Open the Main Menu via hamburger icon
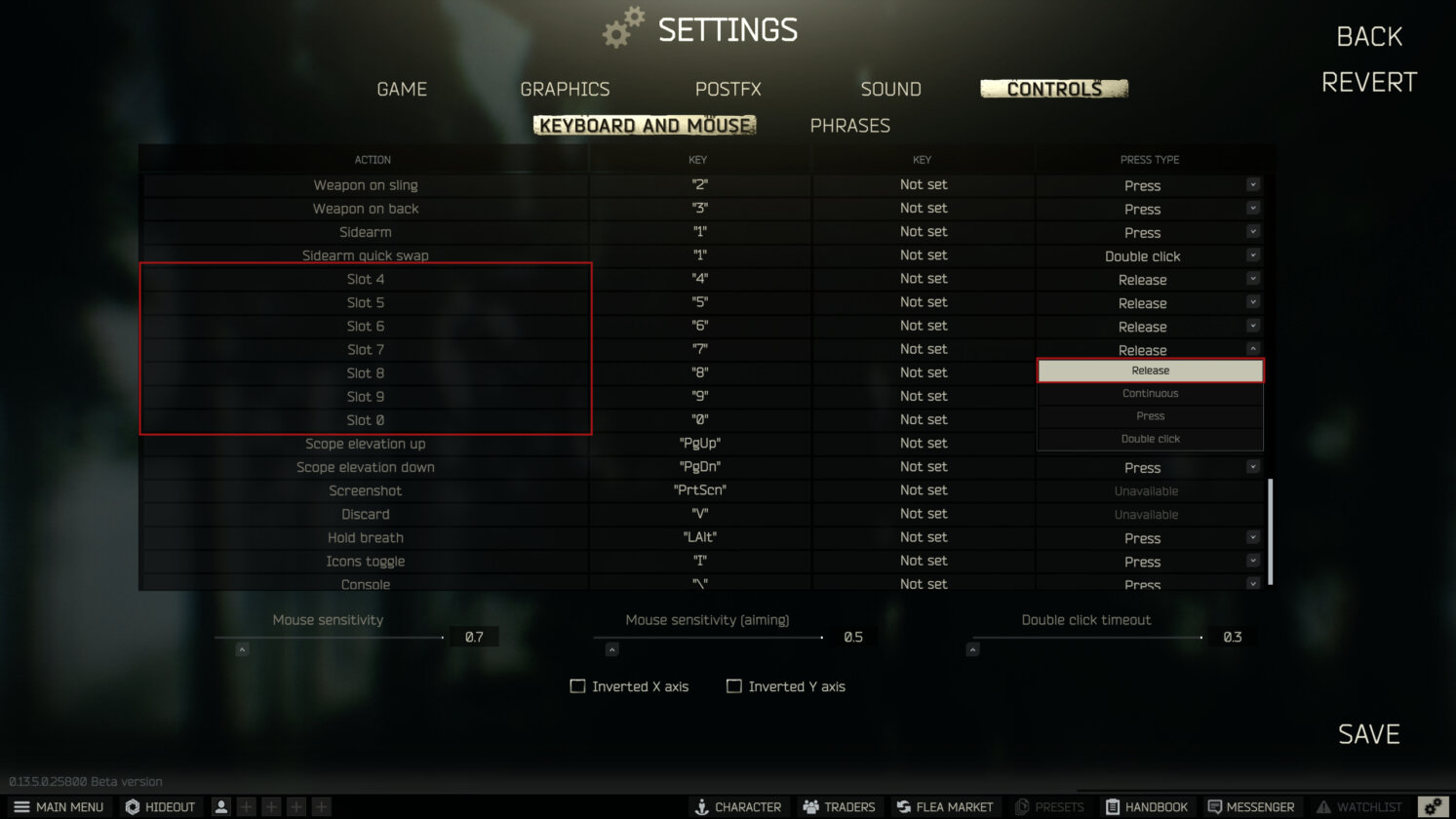 coord(60,806)
